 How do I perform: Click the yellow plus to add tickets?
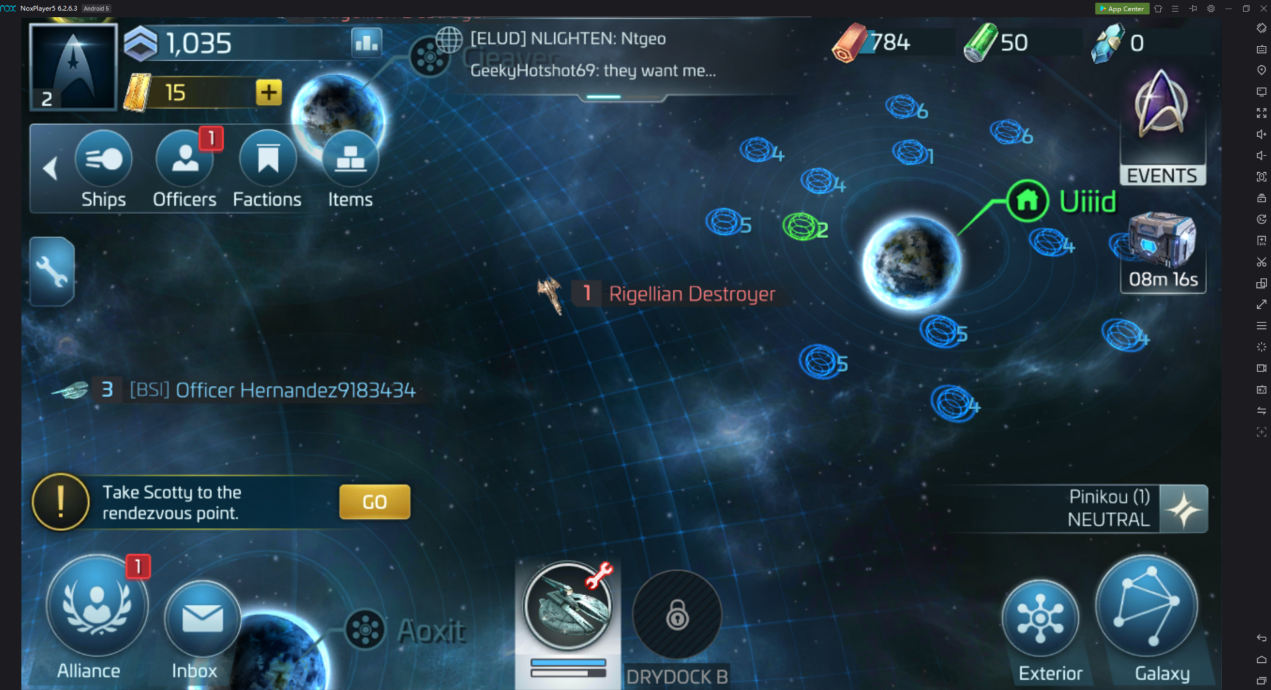click(x=268, y=93)
